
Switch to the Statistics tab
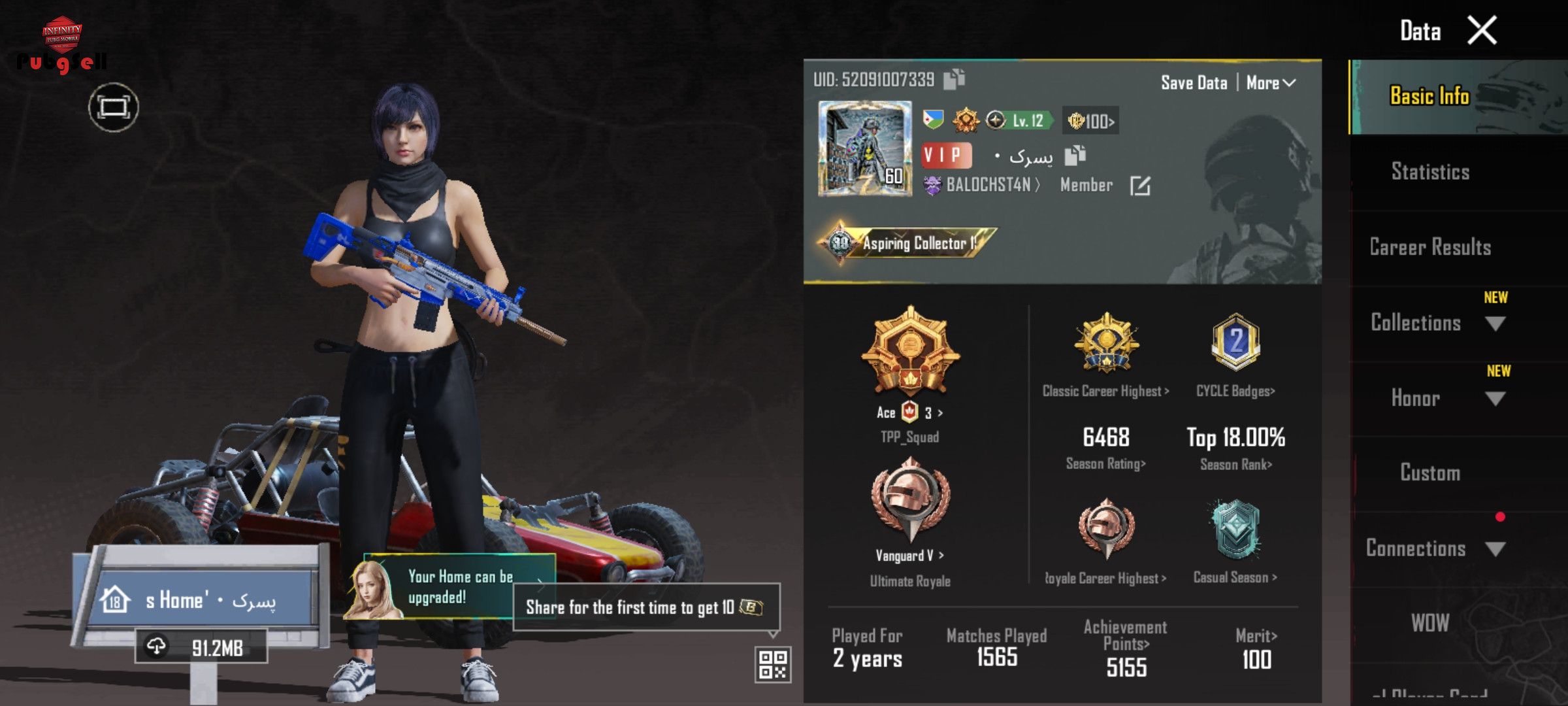click(1430, 172)
